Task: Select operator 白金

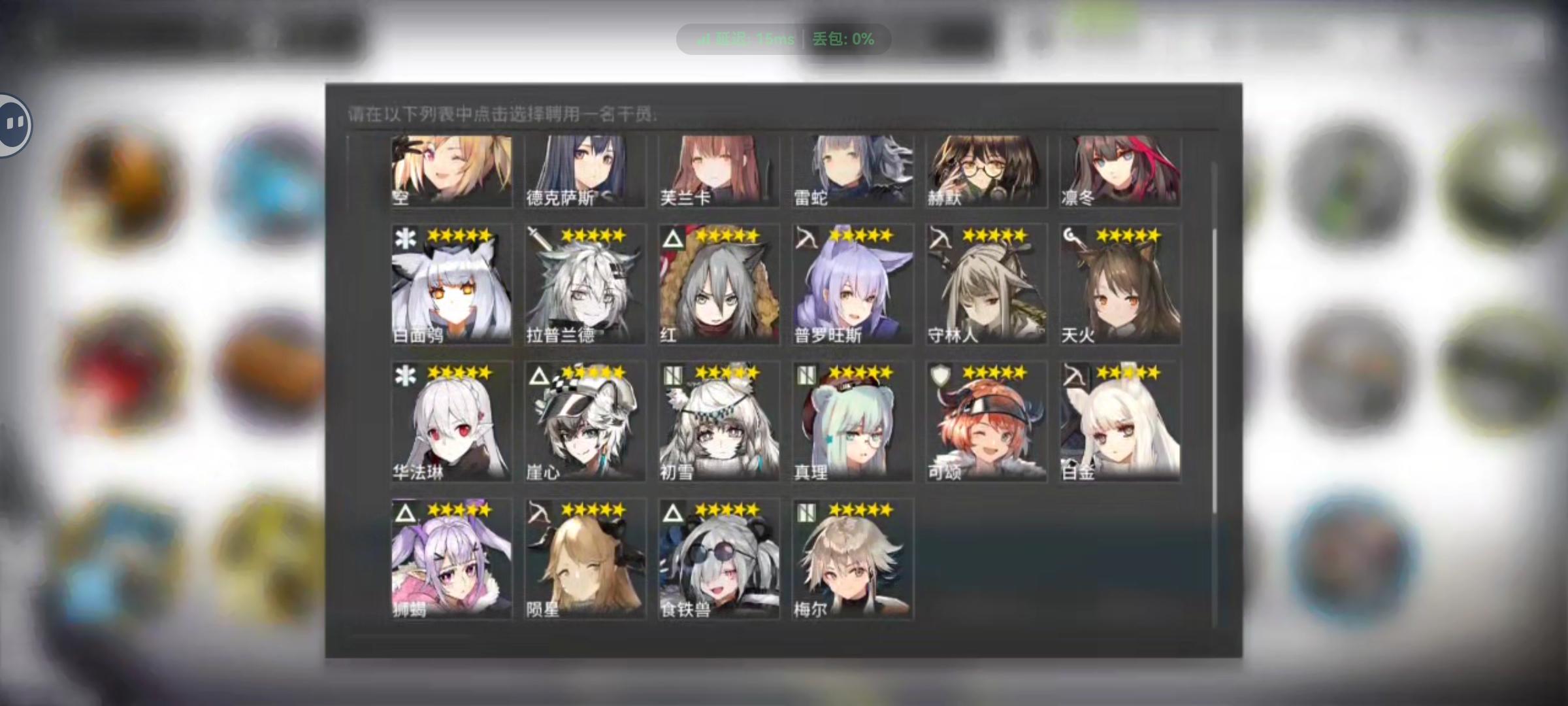Action: click(x=1120, y=422)
